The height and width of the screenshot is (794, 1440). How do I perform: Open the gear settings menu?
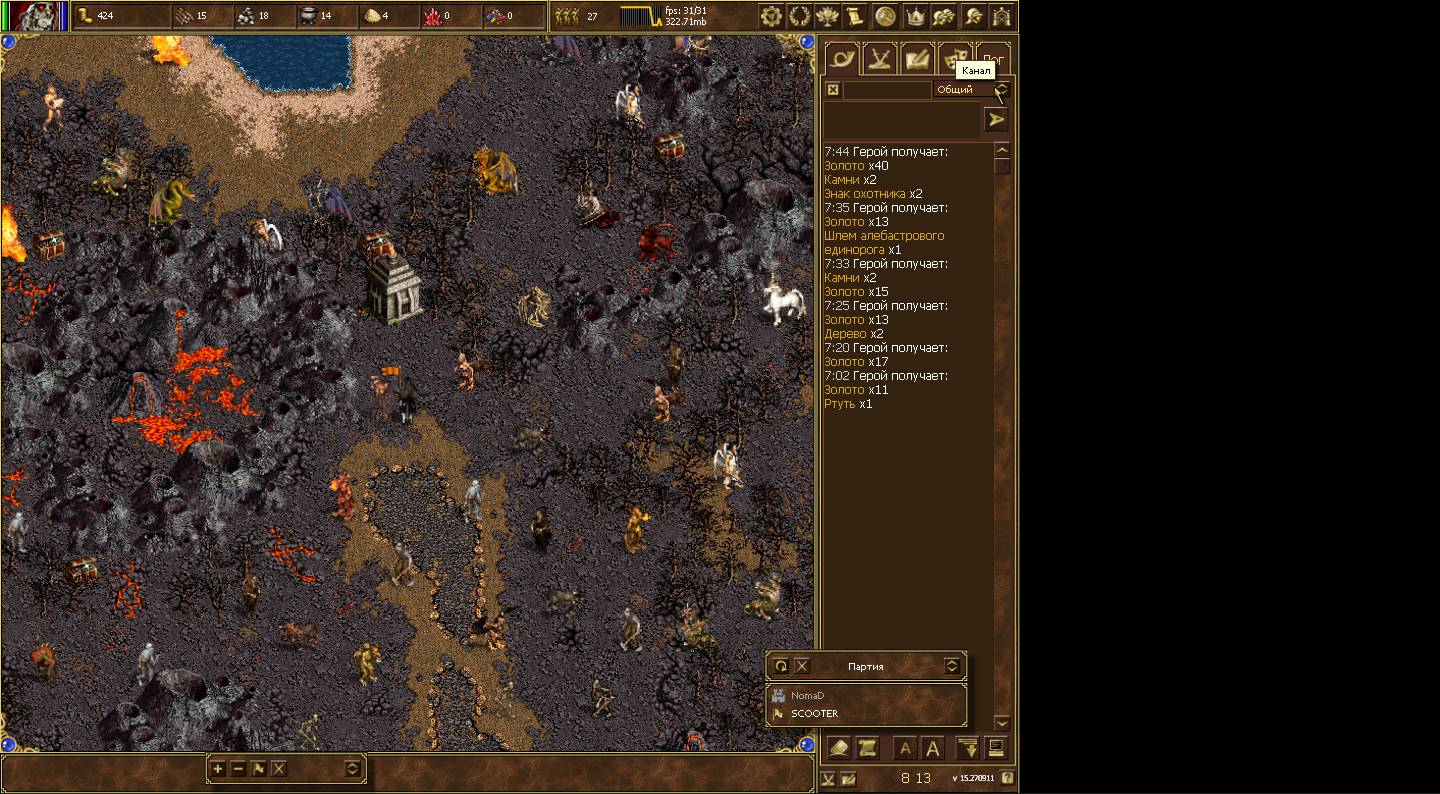coord(770,16)
